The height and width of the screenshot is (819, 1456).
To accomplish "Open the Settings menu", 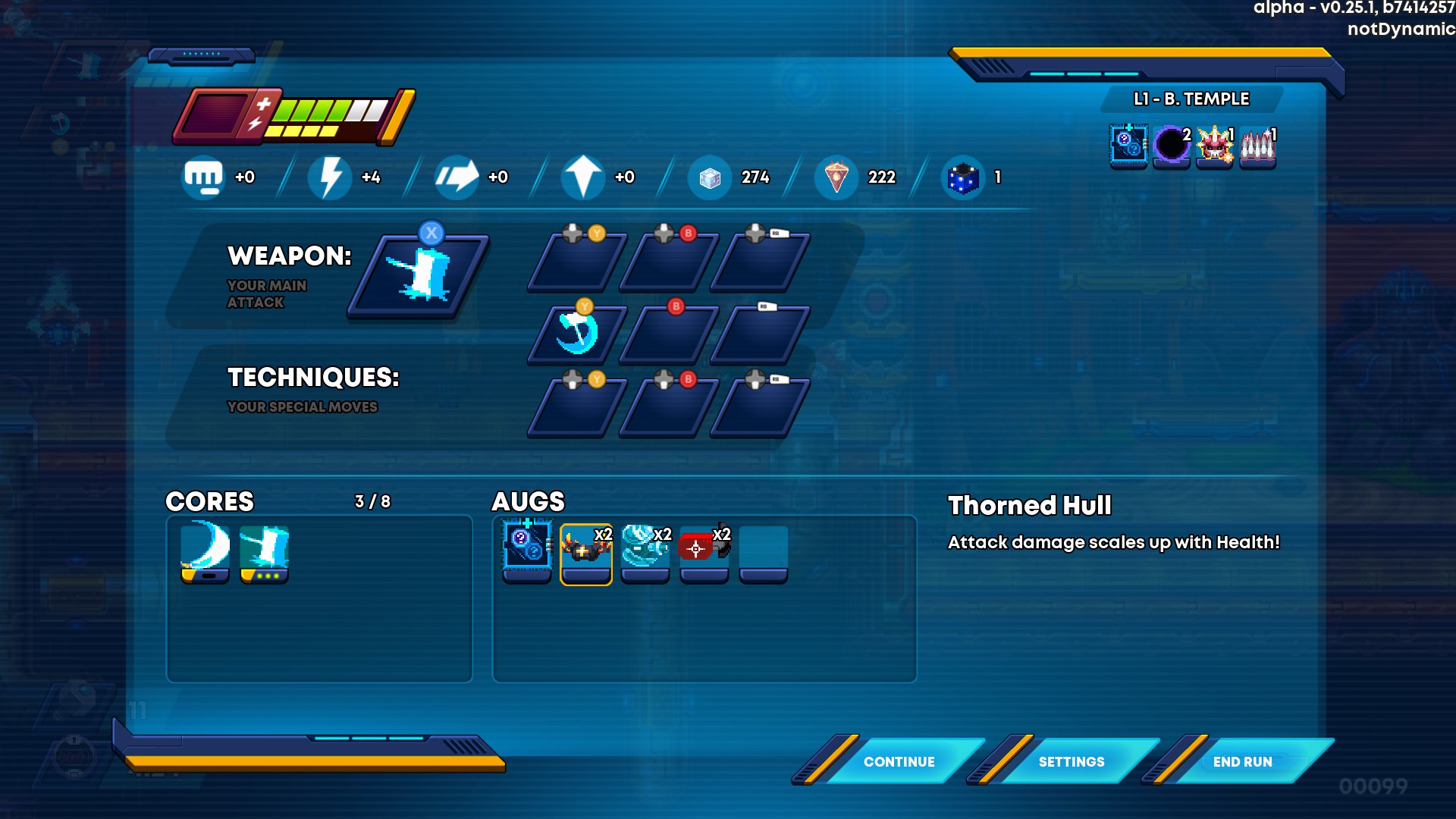I will click(x=1071, y=761).
